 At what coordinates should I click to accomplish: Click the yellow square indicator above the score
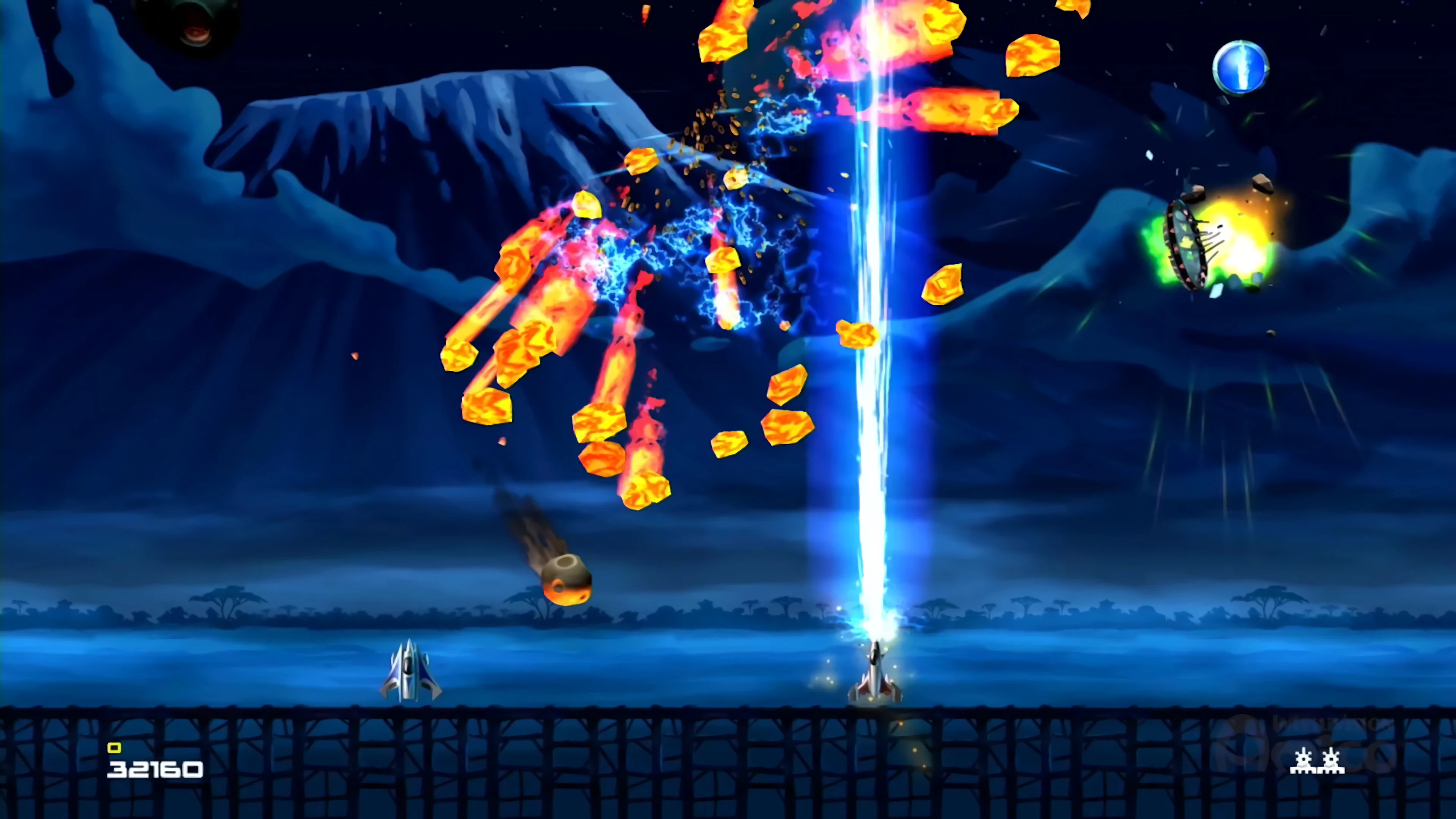click(x=115, y=747)
